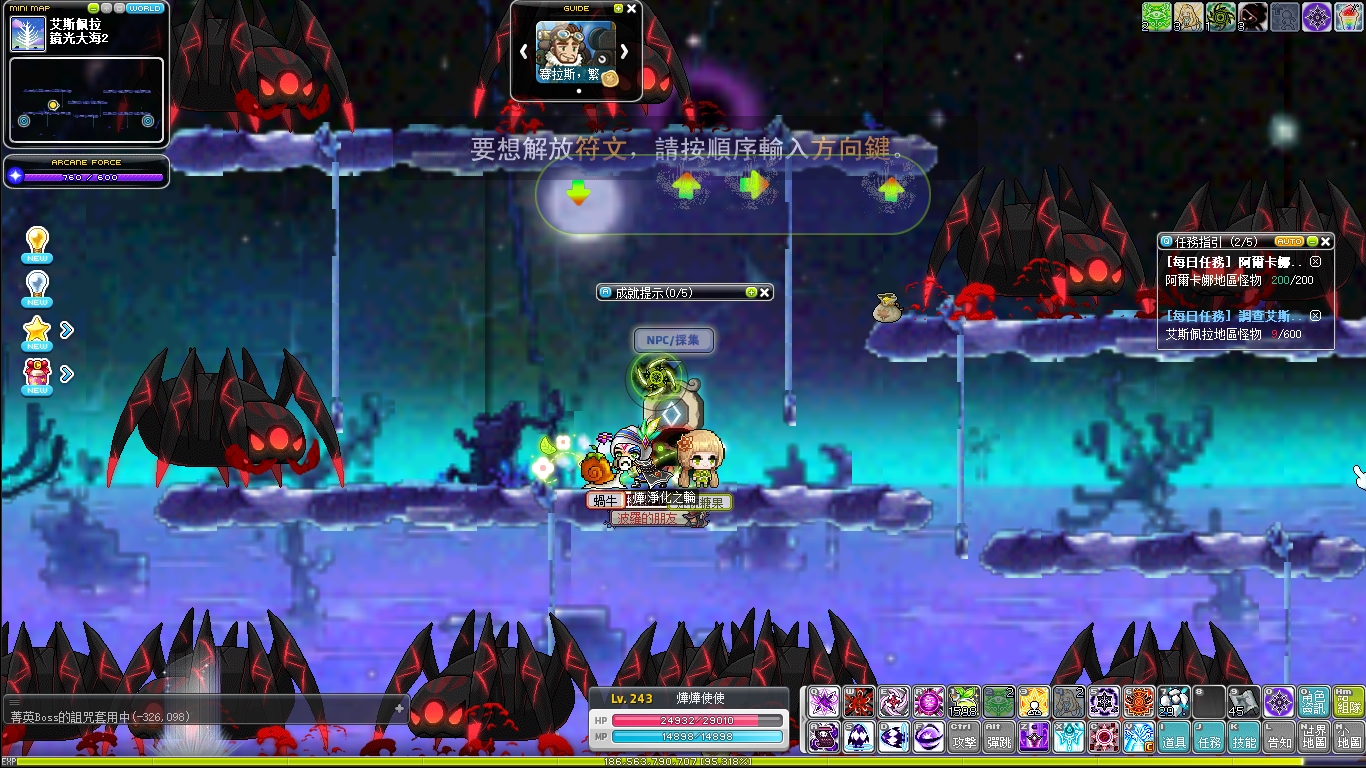Close the 成就提示 achievement tracker
The height and width of the screenshot is (768, 1366).
(765, 292)
